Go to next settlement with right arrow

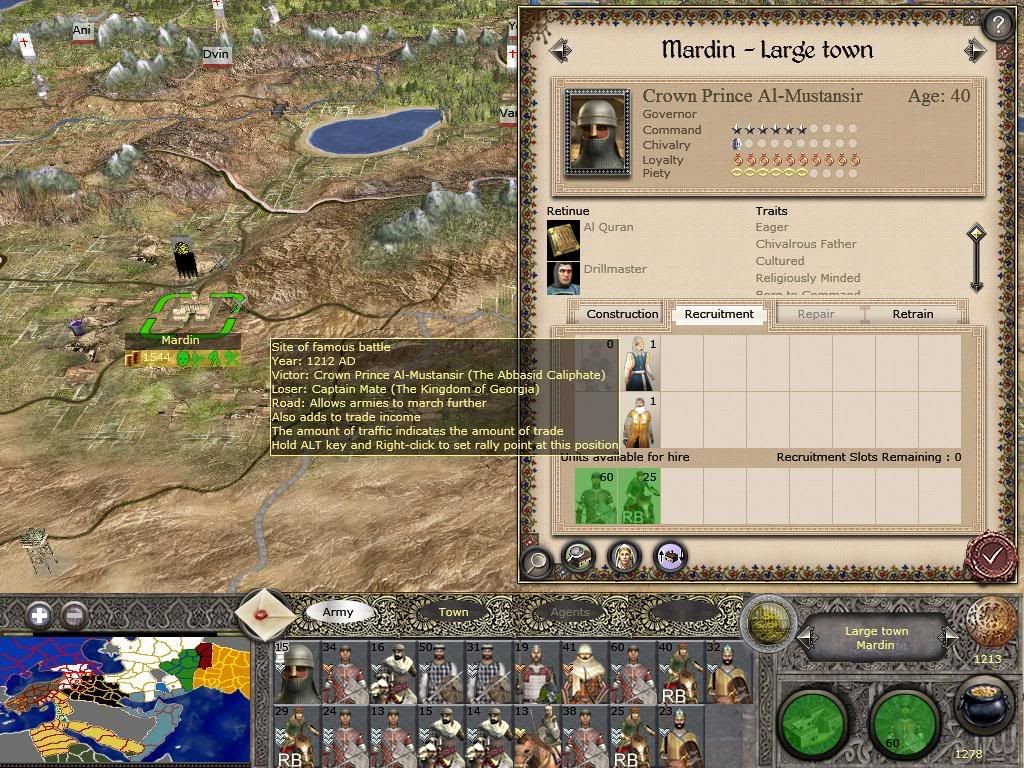pos(975,50)
